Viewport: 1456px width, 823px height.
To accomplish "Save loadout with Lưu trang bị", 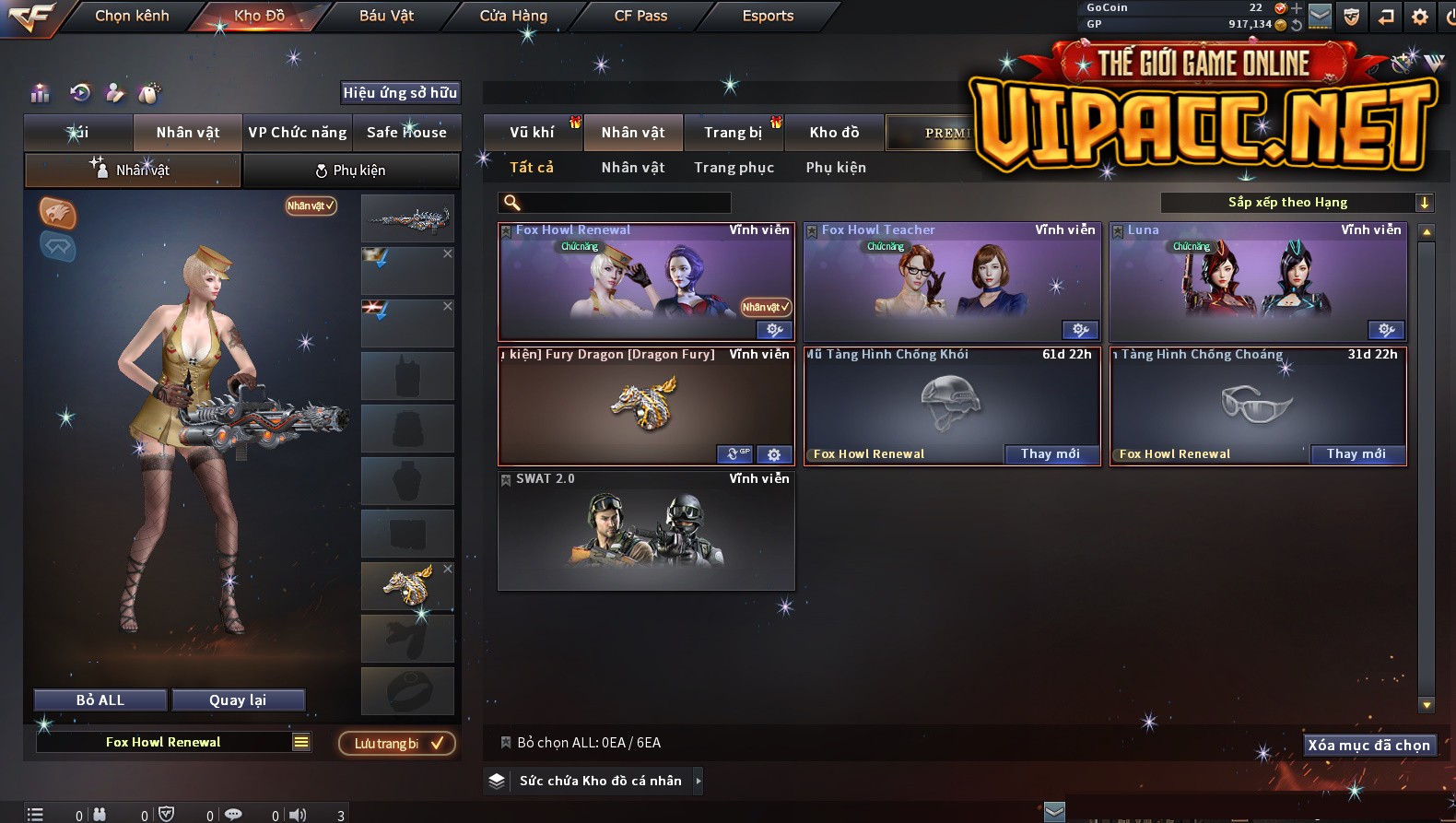I will tap(397, 744).
